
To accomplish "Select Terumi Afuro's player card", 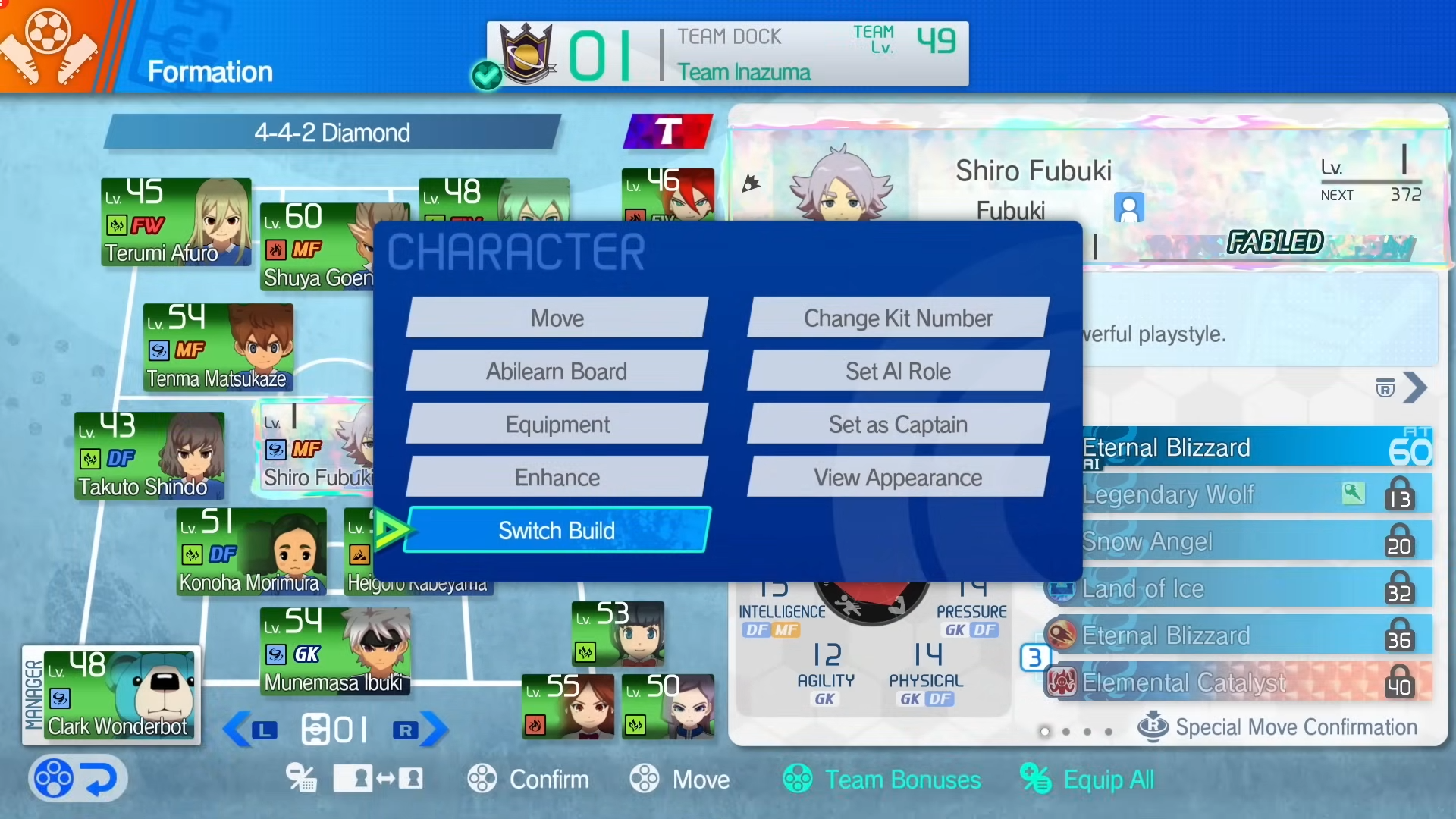I will point(176,222).
